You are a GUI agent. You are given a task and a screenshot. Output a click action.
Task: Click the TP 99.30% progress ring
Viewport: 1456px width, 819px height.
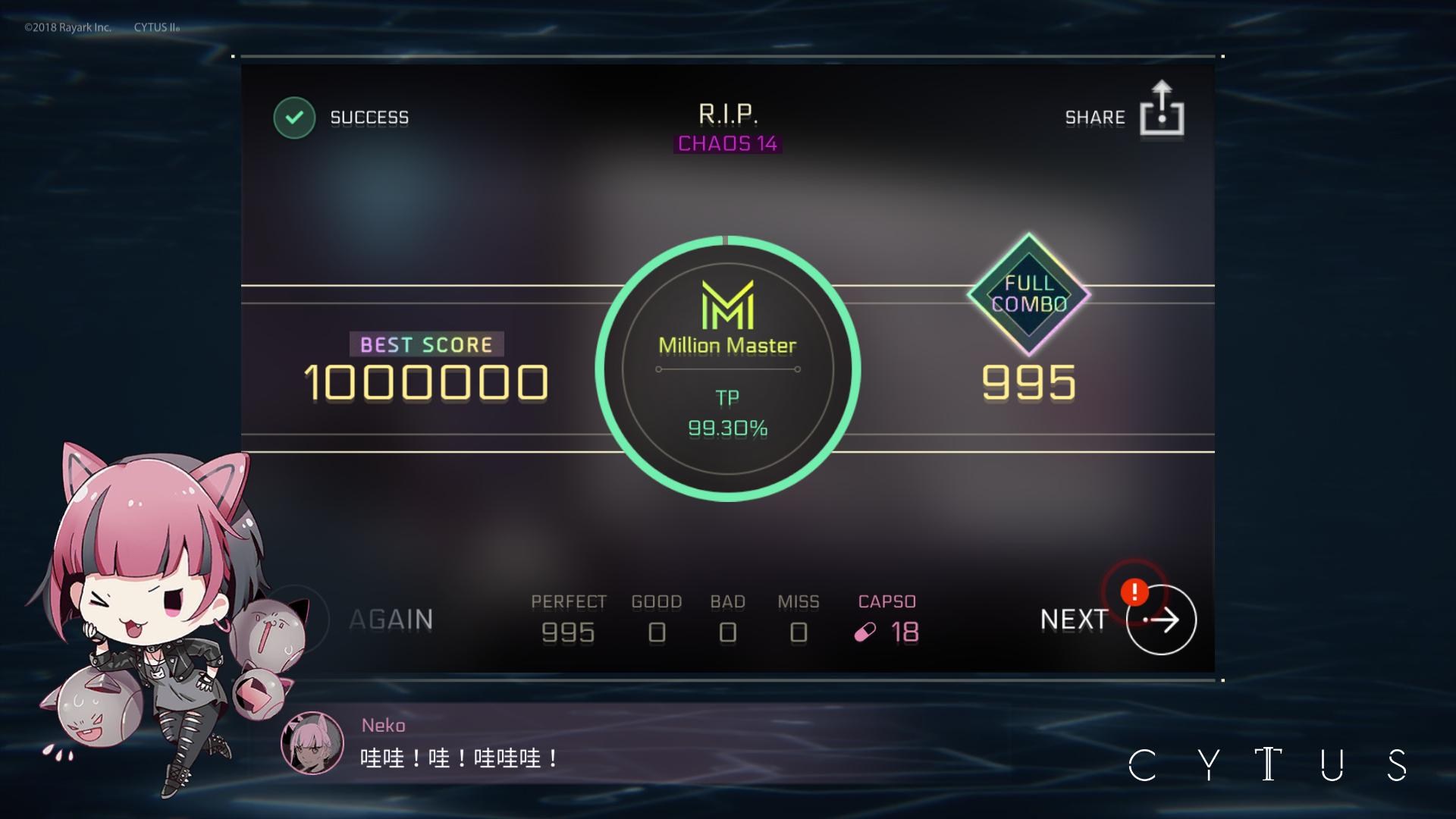tap(726, 413)
